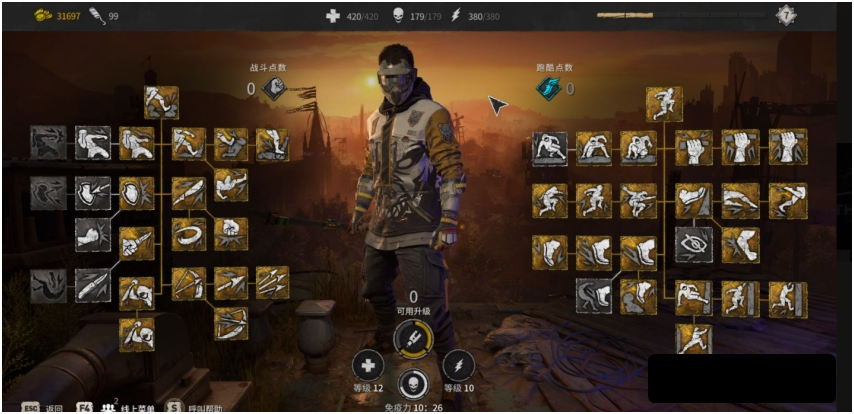The height and width of the screenshot is (414, 854).
Task: Open the immunity skull icon
Action: [x=413, y=385]
